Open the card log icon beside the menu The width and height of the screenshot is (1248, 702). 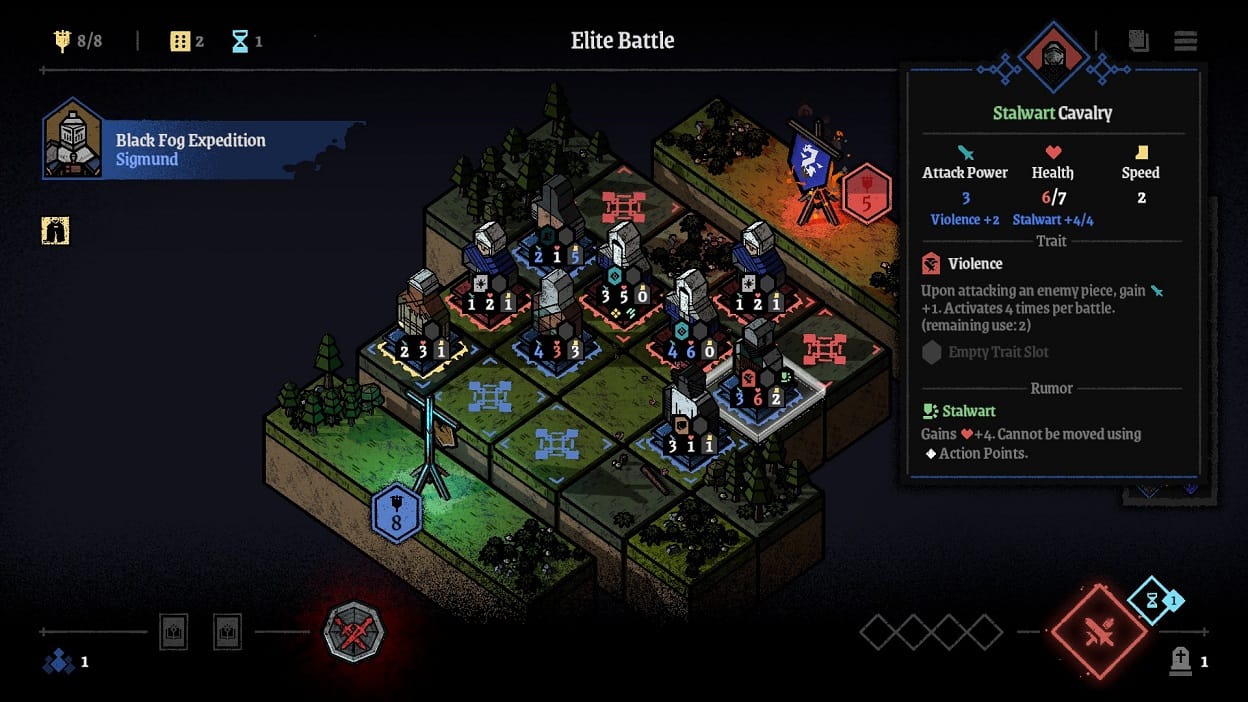coord(1138,41)
